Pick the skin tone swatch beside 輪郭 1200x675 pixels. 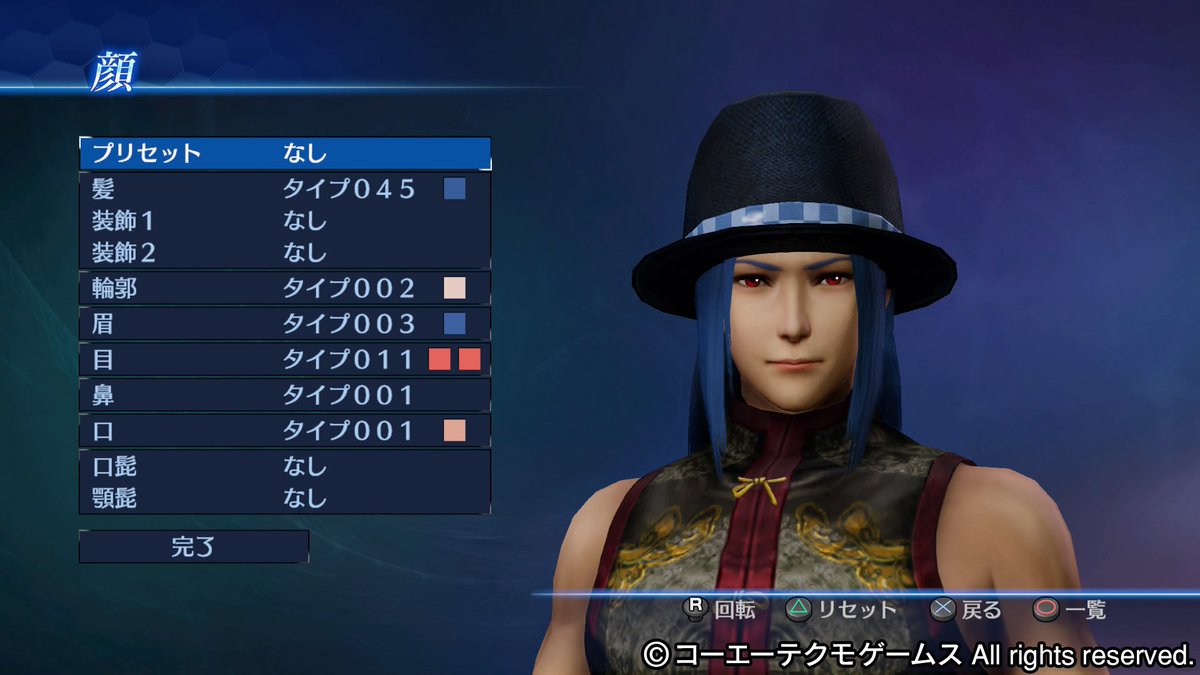click(x=455, y=289)
